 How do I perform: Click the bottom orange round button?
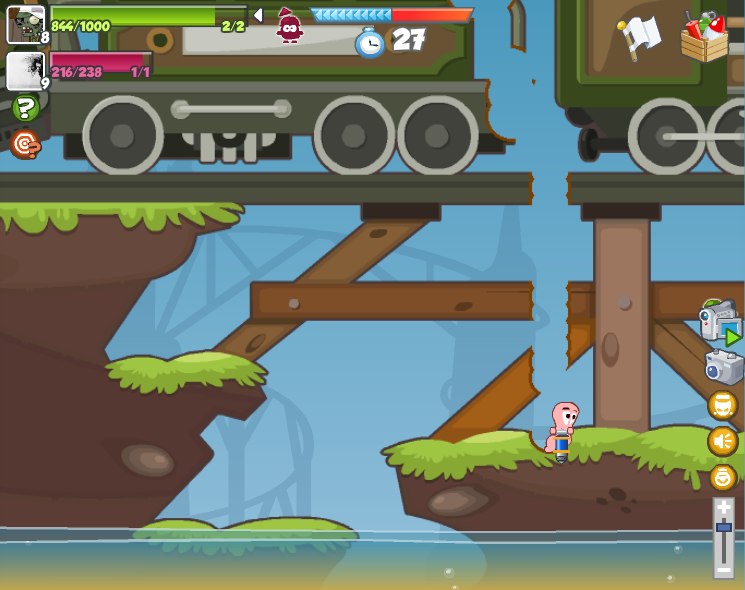pos(723,477)
